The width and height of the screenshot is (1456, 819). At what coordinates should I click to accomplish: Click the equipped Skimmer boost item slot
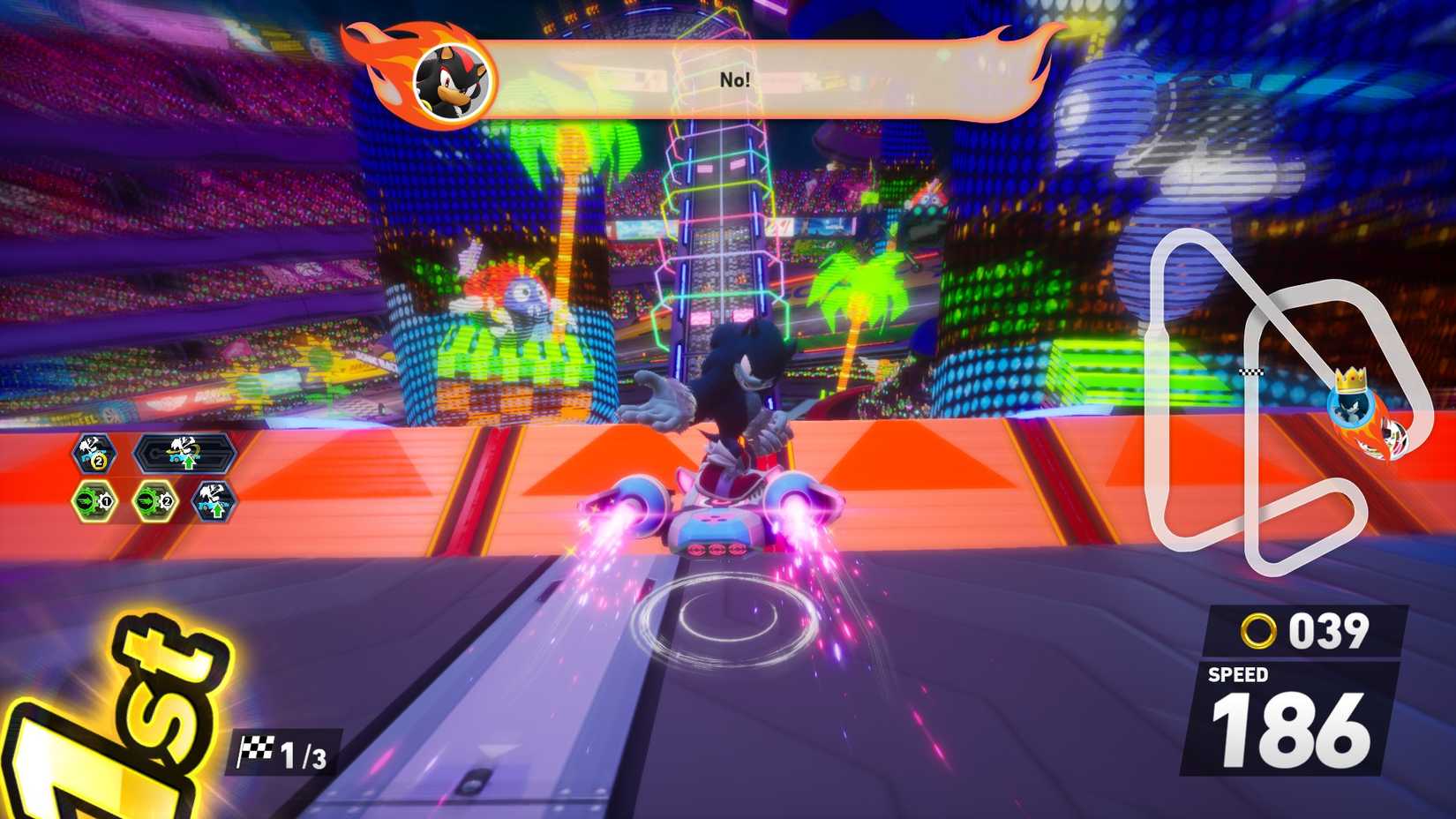coord(185,451)
